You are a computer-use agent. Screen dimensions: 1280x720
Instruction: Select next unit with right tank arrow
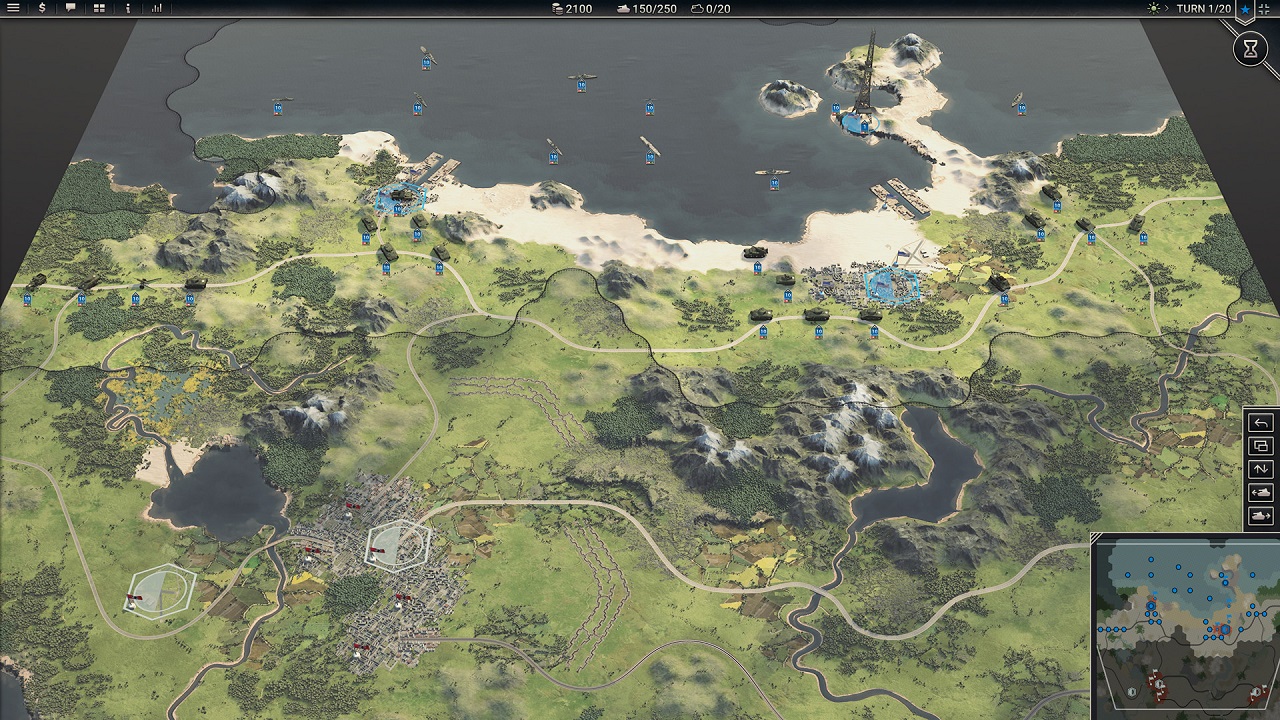[1261, 516]
